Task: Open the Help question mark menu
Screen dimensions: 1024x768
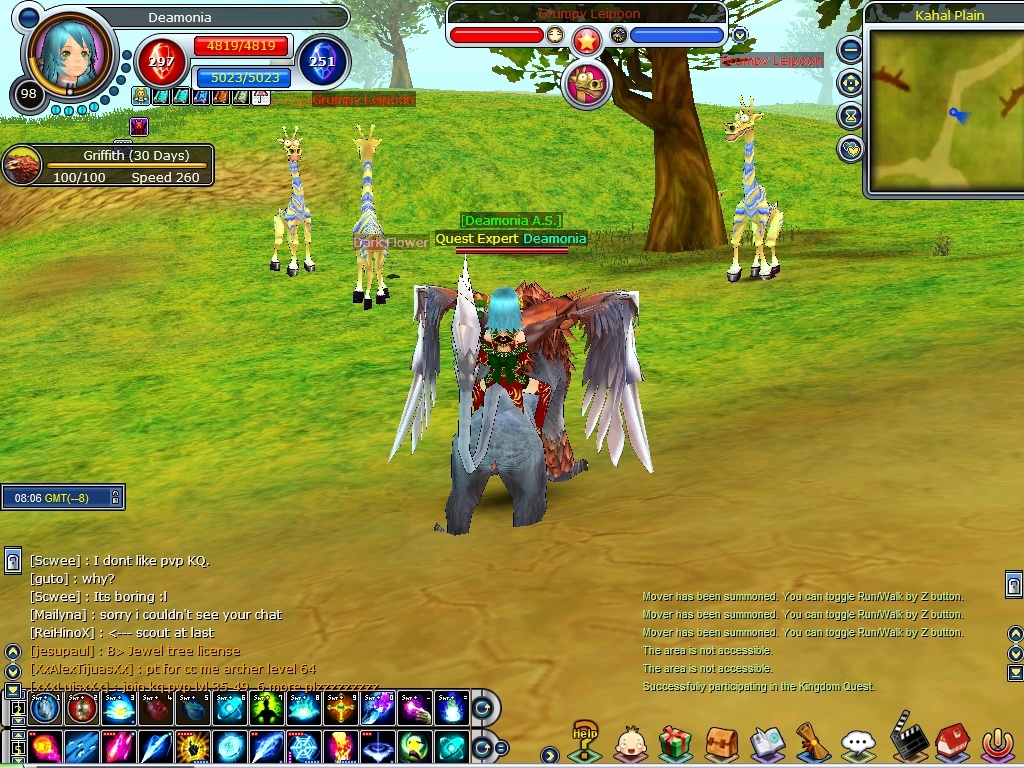Action: click(584, 742)
